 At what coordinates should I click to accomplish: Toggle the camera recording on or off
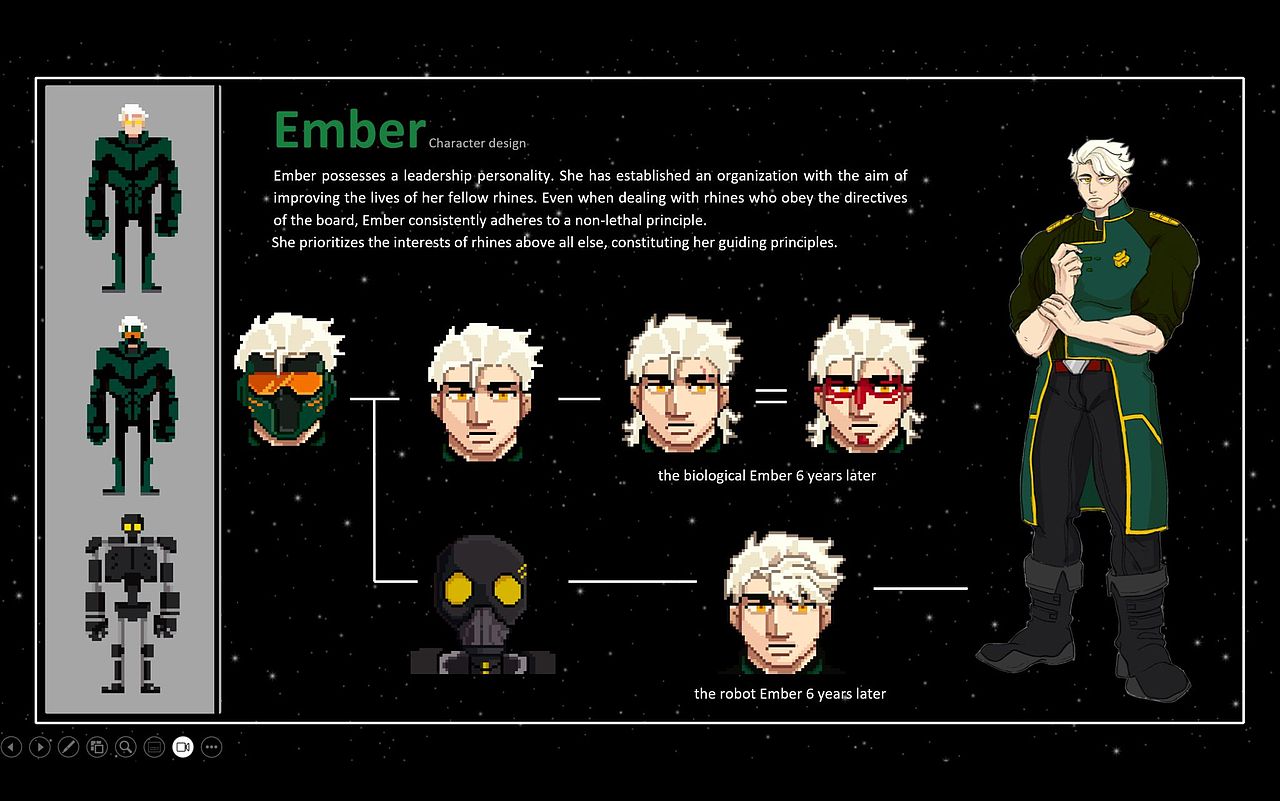click(182, 747)
